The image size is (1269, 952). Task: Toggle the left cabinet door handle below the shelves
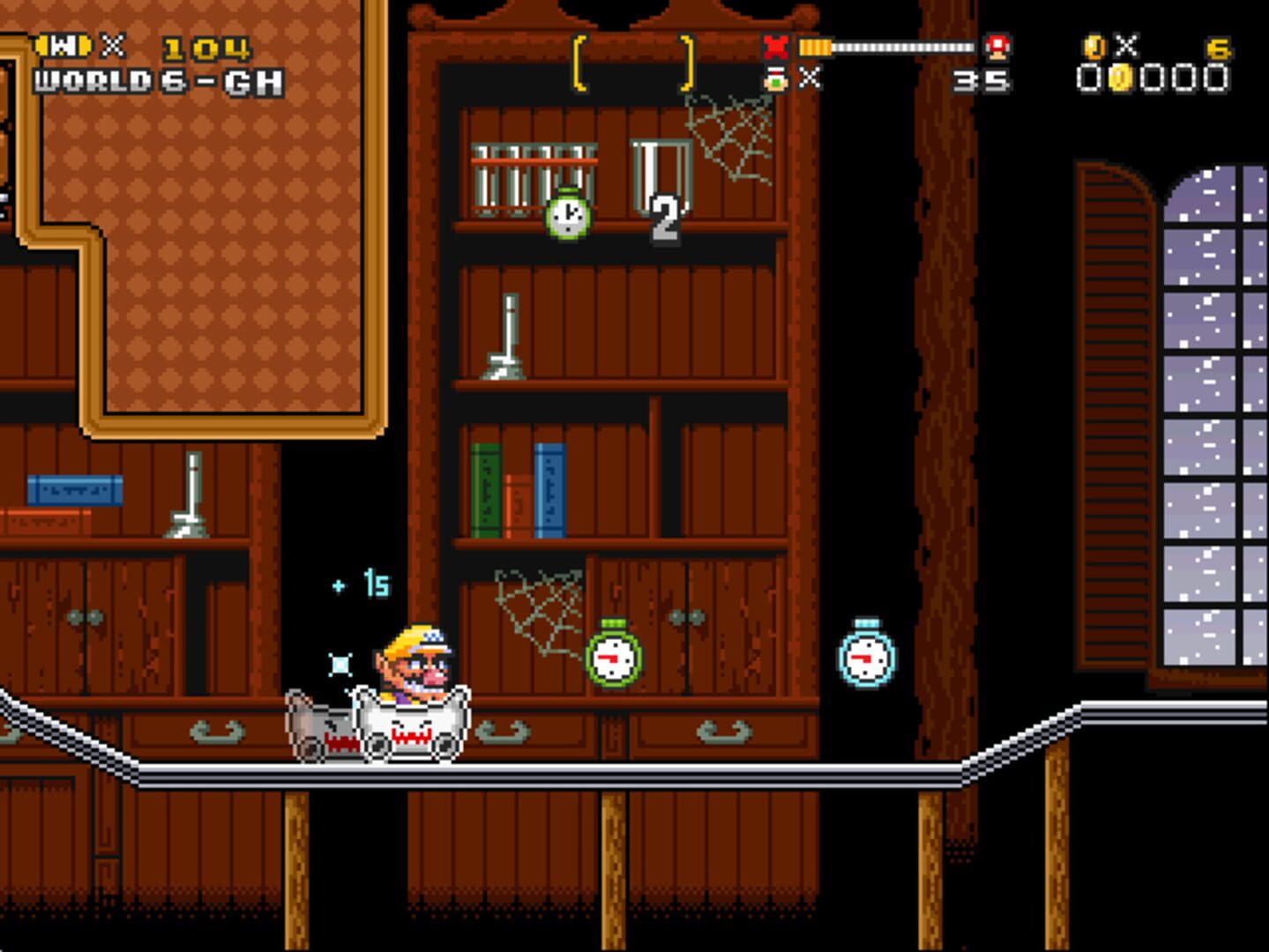click(x=84, y=619)
